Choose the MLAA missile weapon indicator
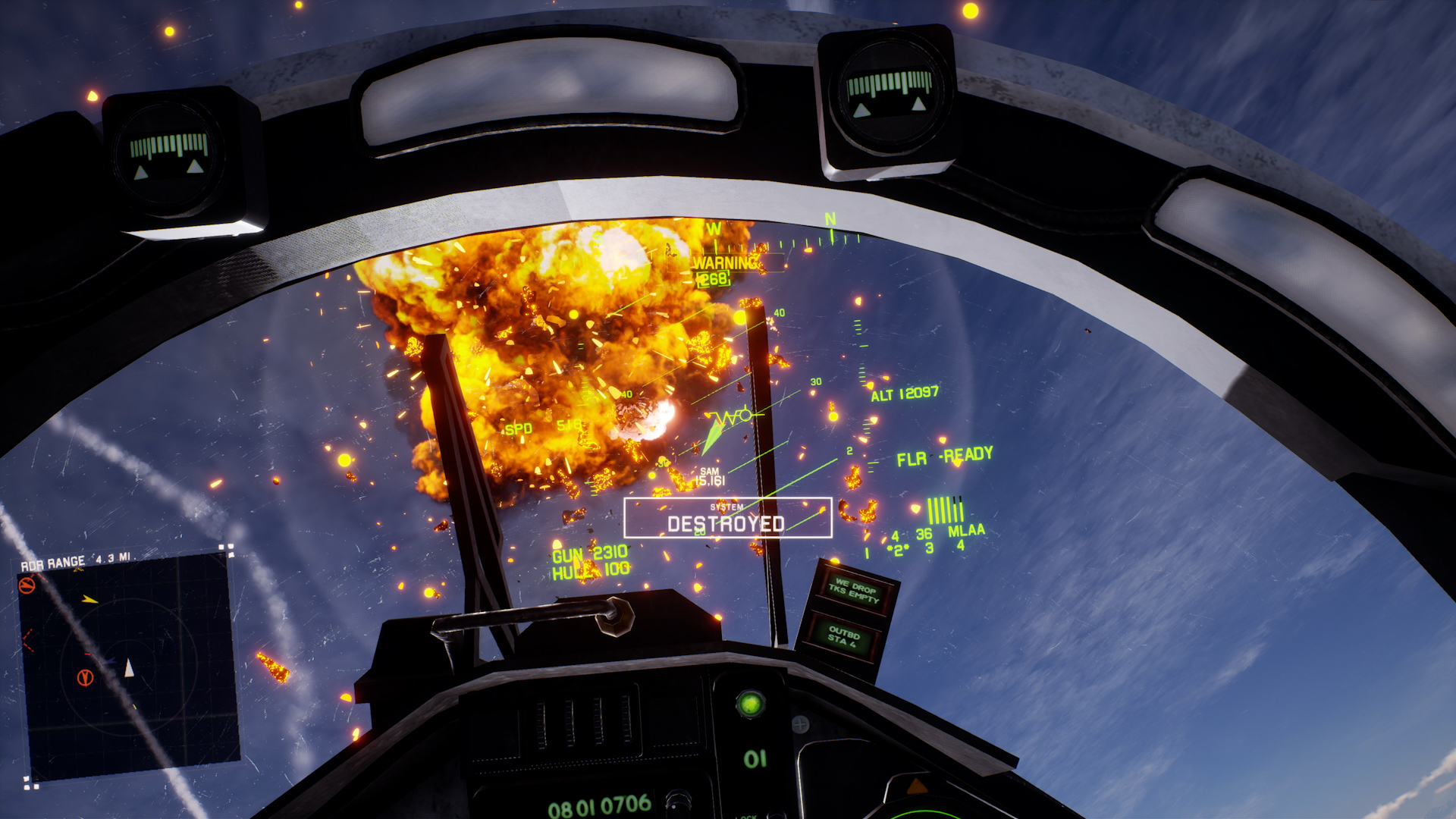 click(x=965, y=531)
